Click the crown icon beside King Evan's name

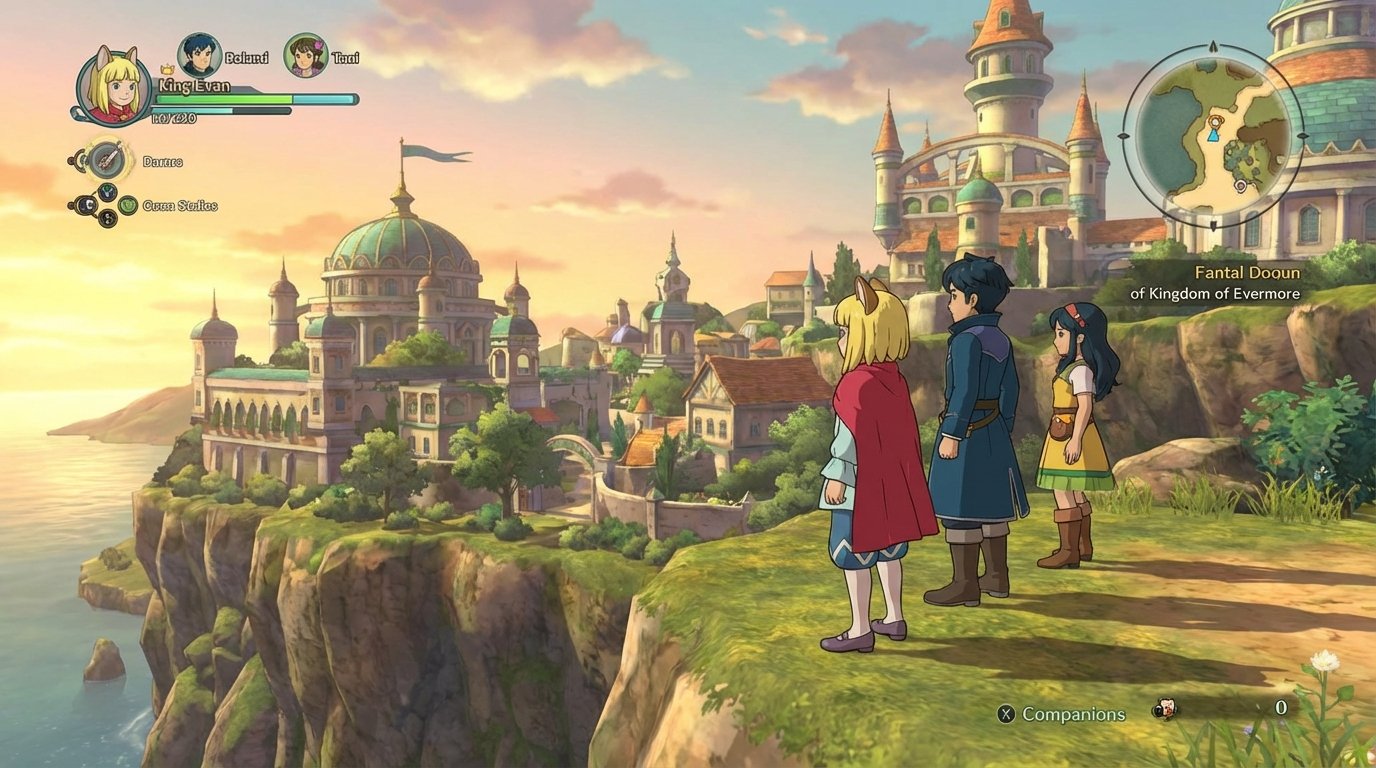[165, 70]
